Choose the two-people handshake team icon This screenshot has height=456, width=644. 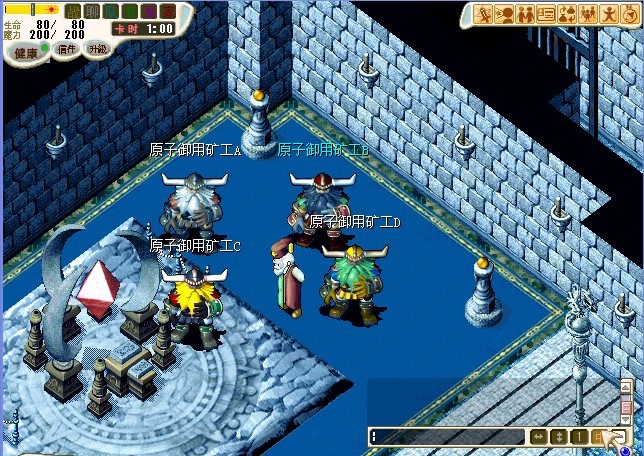525,14
